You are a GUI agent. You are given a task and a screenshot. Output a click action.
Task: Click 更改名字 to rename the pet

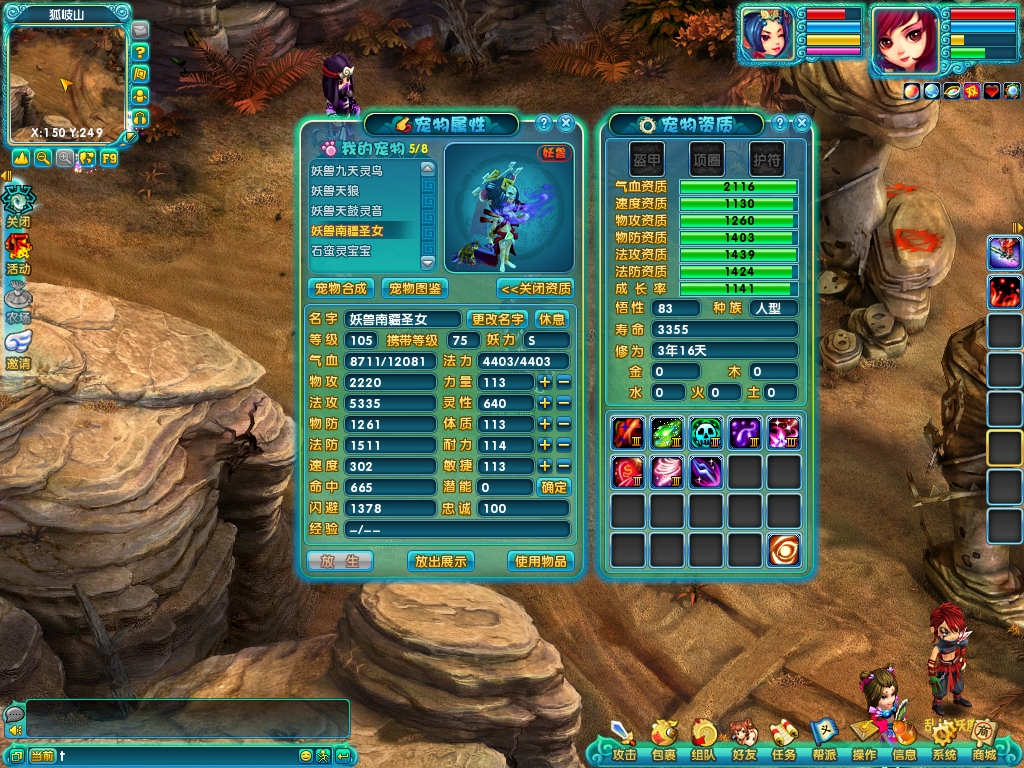[x=497, y=319]
